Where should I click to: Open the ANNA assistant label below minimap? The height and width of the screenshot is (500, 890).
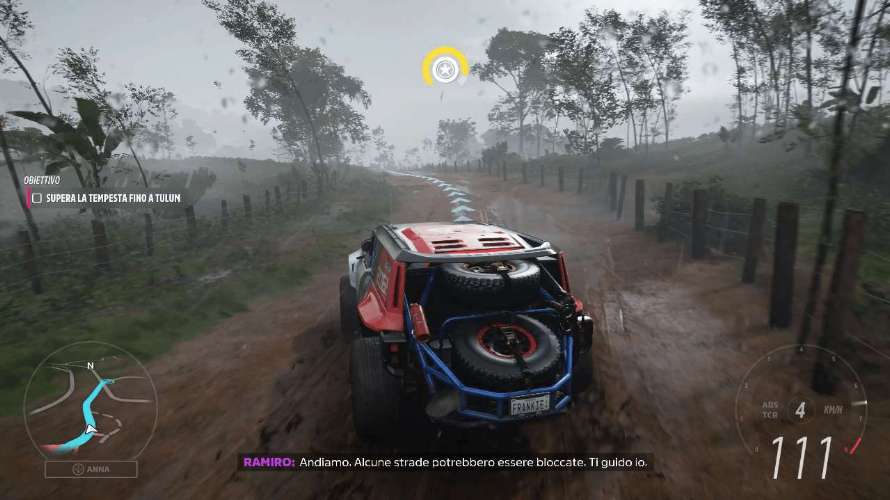click(91, 469)
